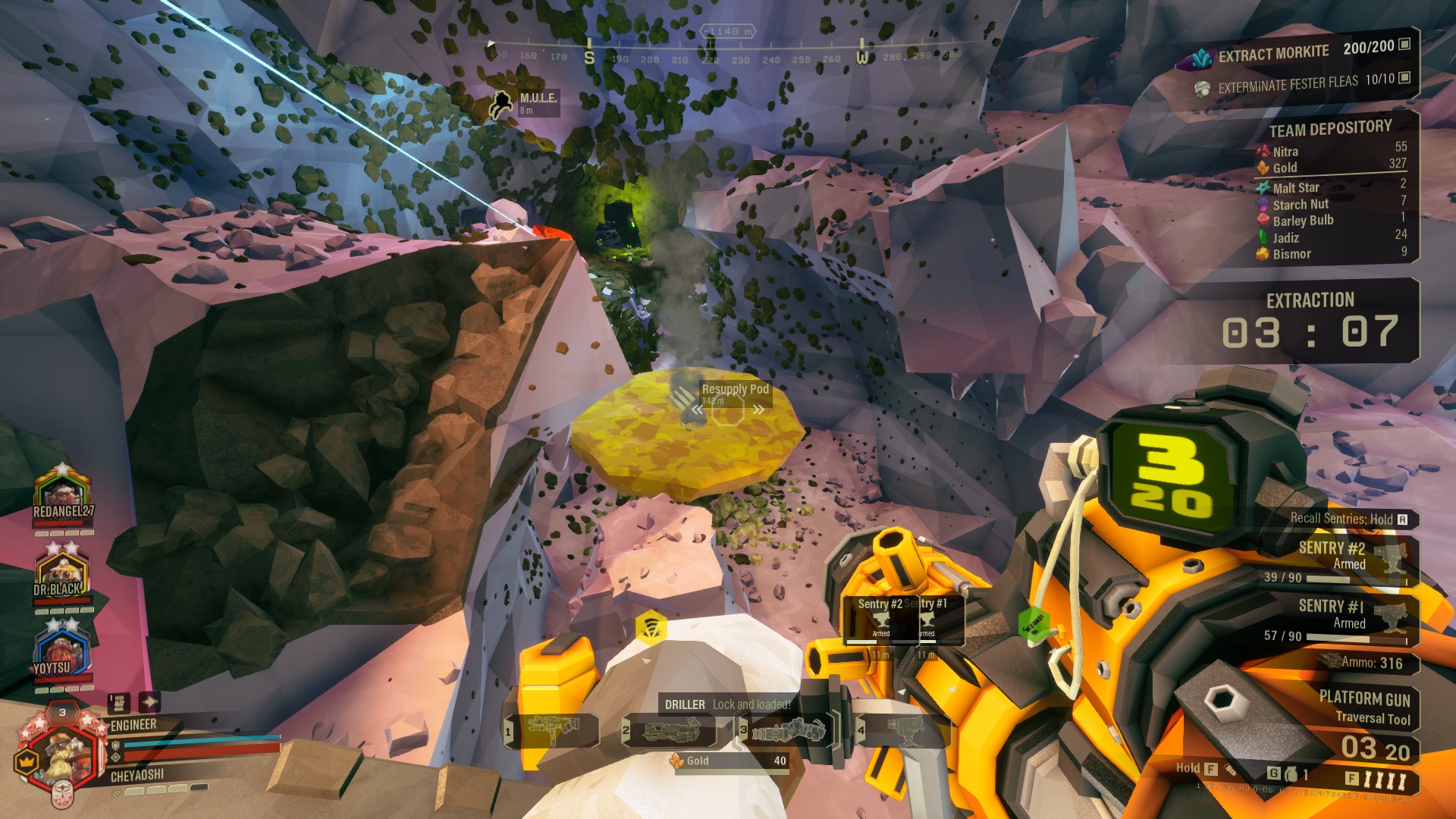Click the carried Gold resource bar
This screenshot has width=1456, height=819.
[730, 761]
